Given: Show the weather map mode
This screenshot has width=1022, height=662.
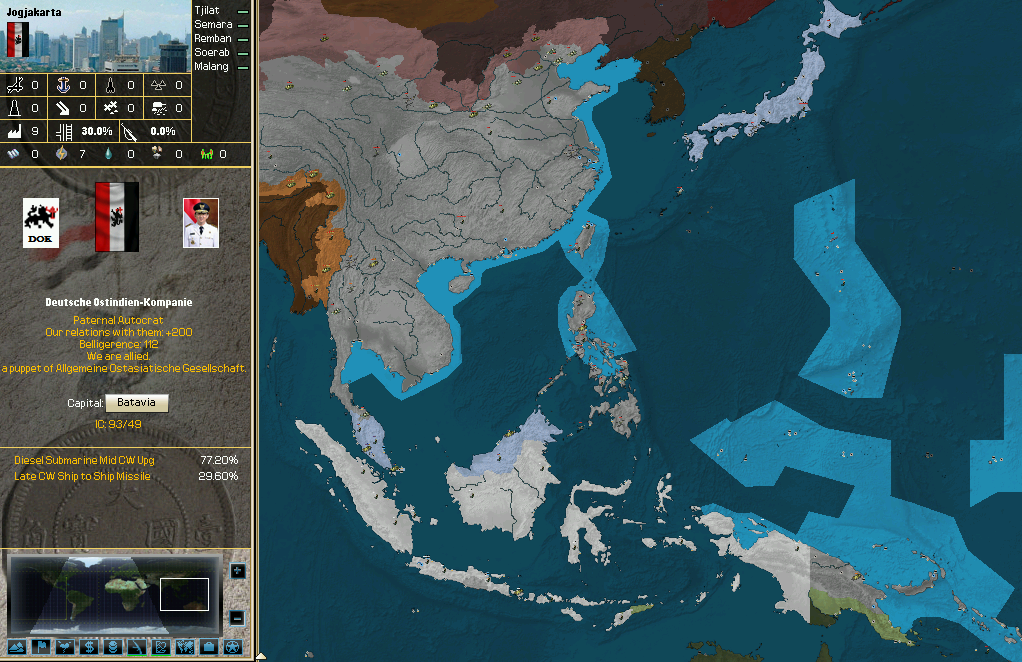Looking at the screenshot, I should (63, 647).
